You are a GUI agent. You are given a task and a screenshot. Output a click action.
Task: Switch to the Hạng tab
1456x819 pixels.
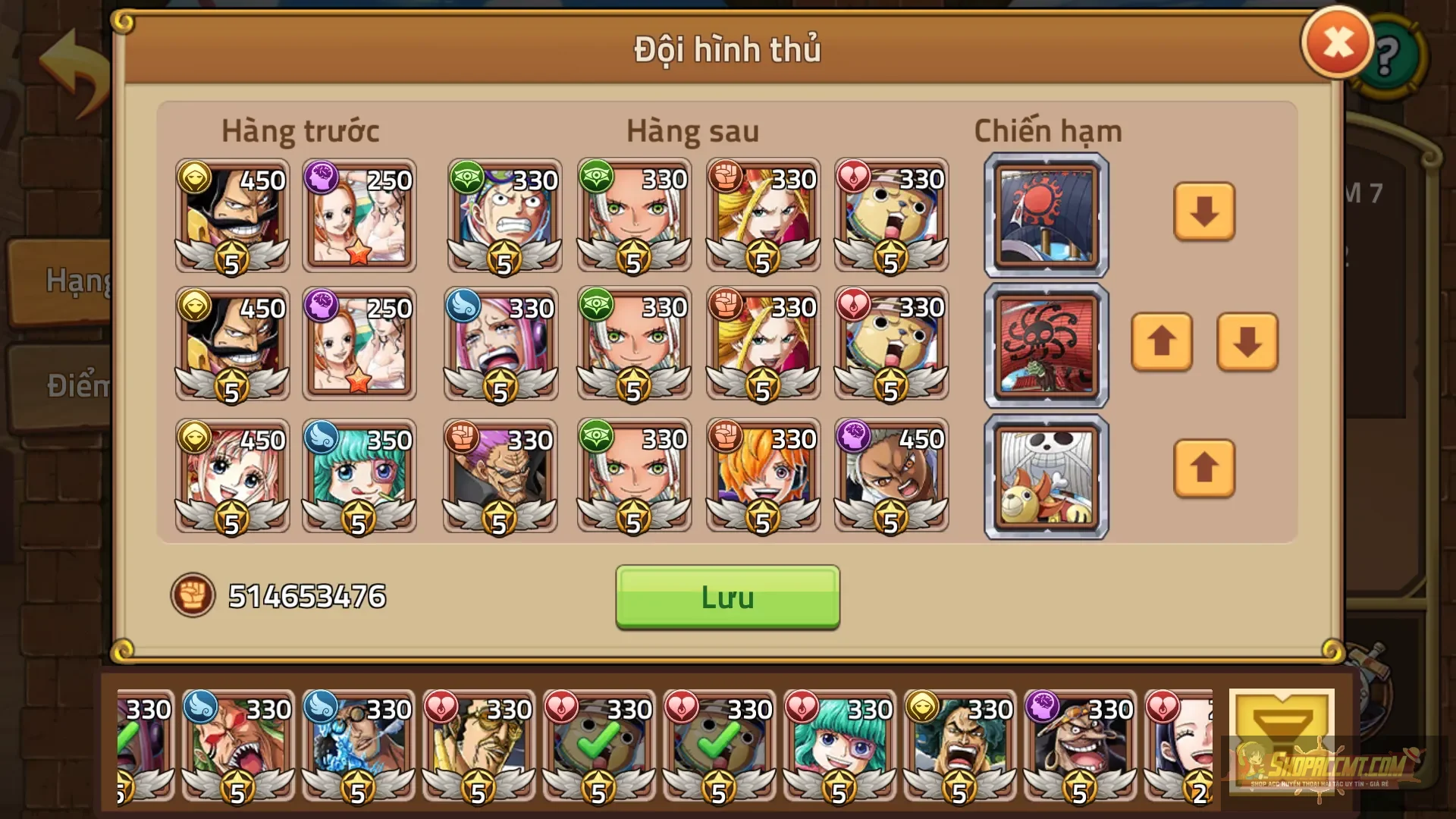pyautogui.click(x=70, y=281)
